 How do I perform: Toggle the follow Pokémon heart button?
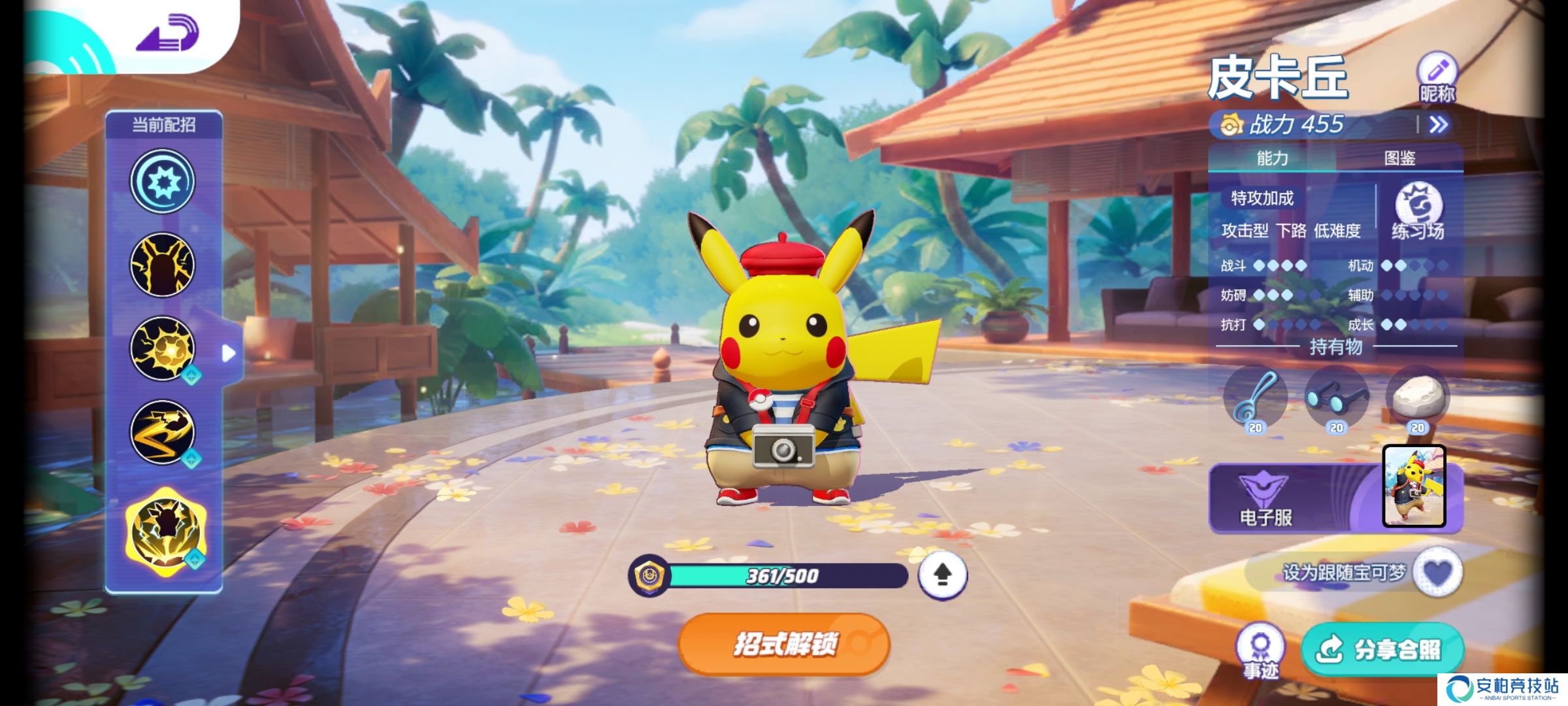1437,573
